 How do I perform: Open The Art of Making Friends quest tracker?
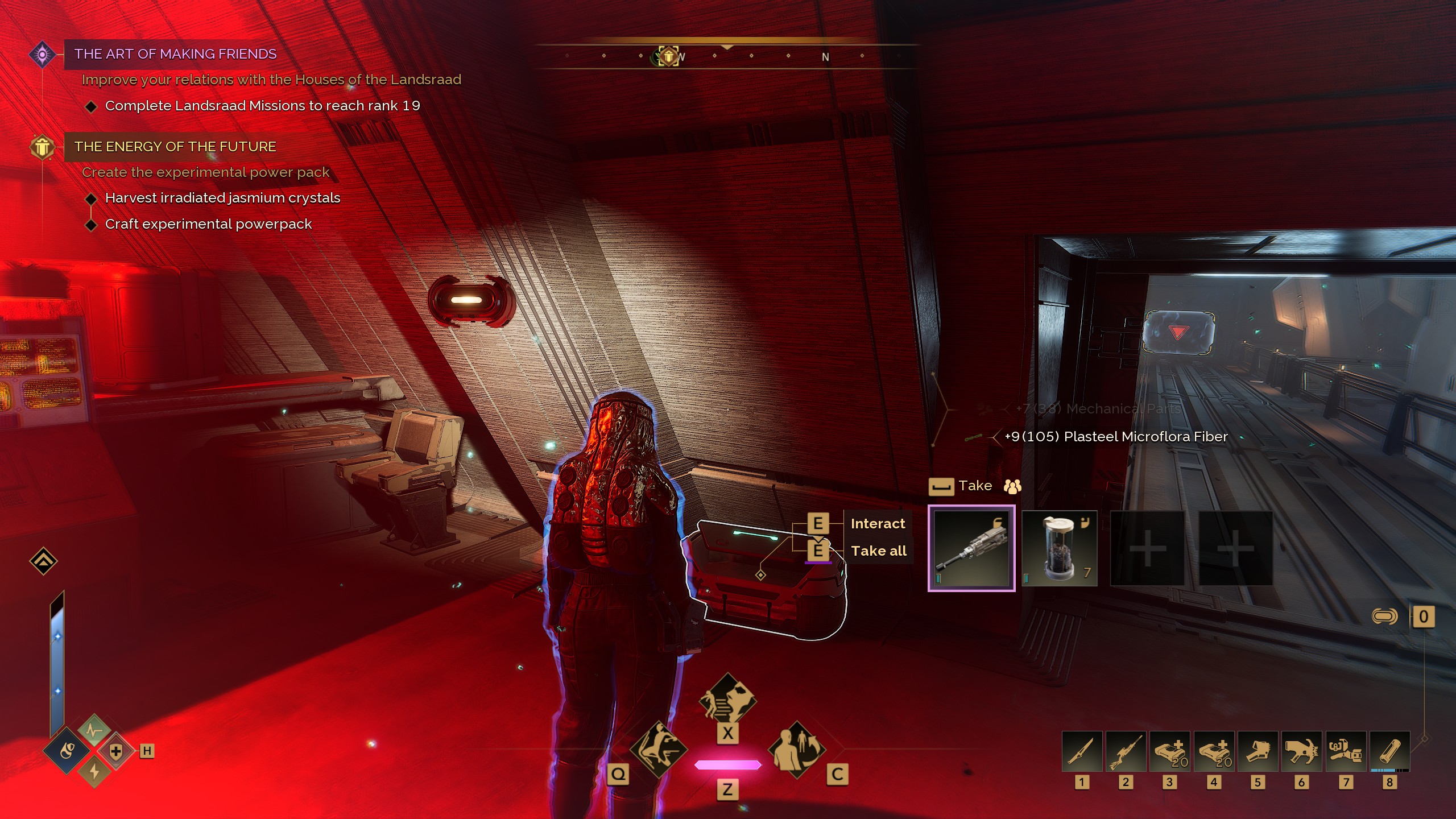175,54
